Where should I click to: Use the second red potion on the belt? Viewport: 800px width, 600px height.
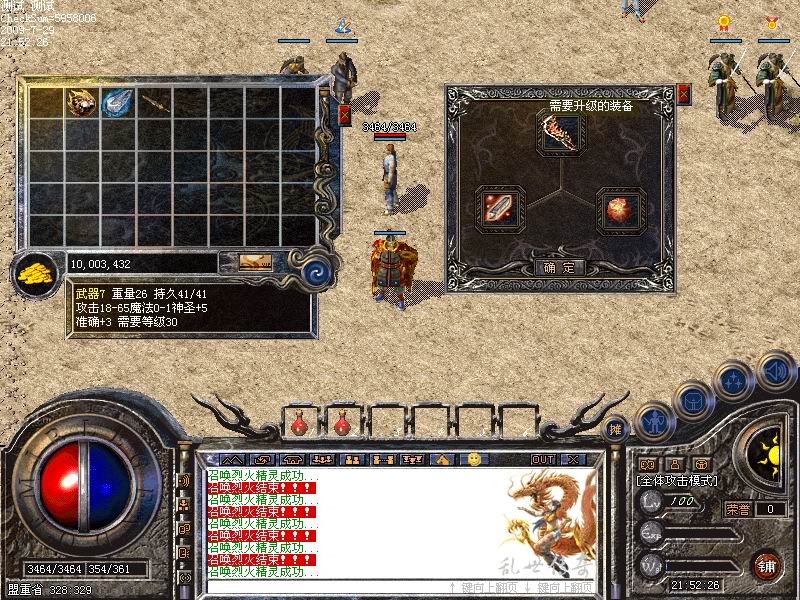coord(341,425)
